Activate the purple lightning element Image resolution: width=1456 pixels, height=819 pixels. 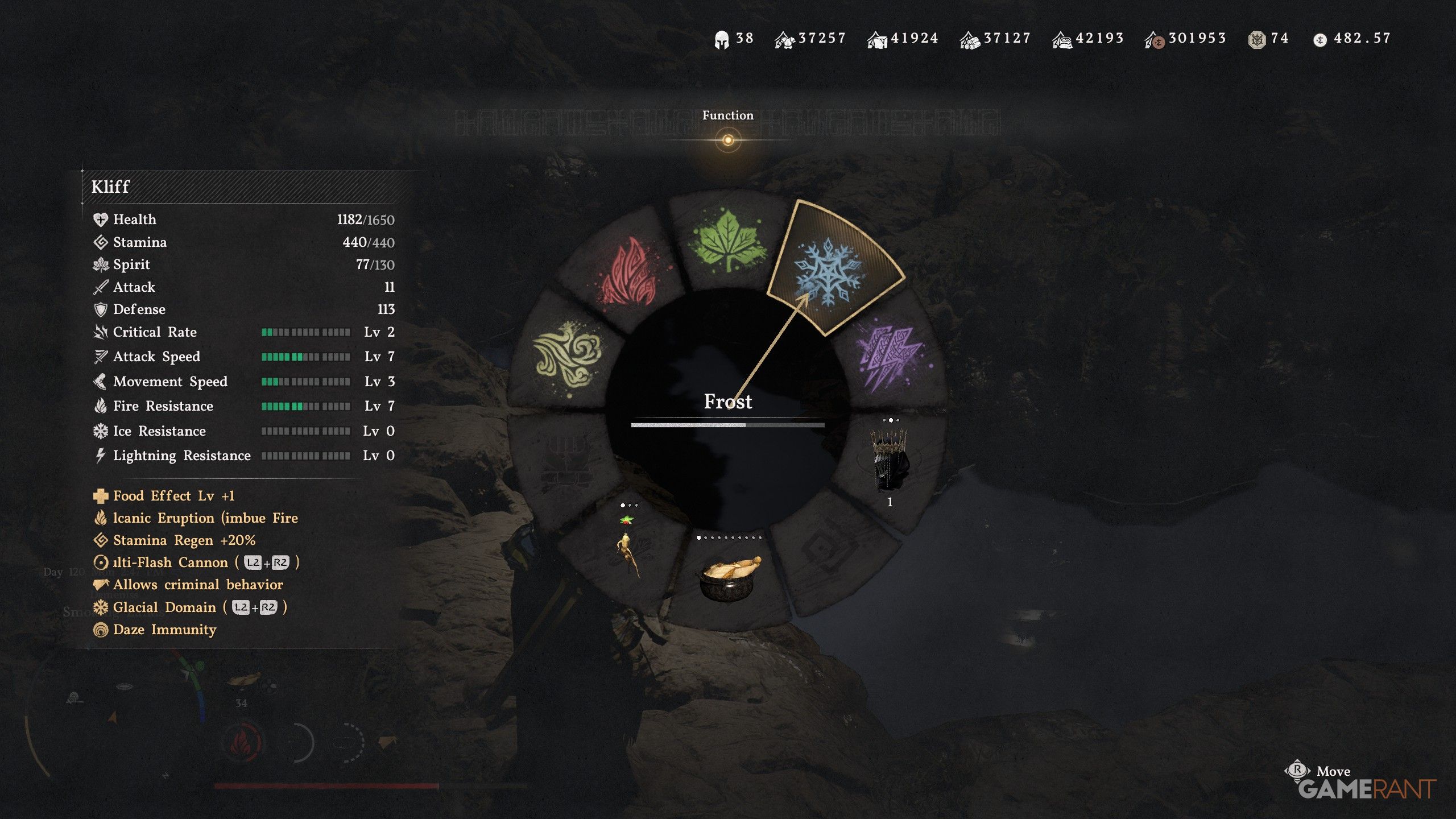coord(890,355)
